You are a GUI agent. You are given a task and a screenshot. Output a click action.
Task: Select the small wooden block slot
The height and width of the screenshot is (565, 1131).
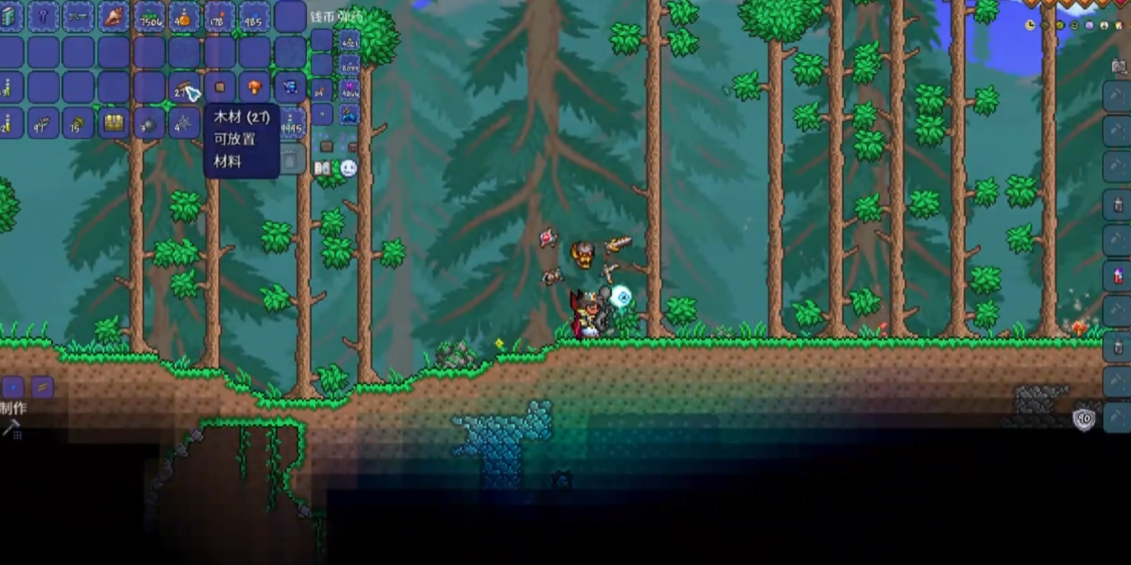pyautogui.click(x=220, y=88)
